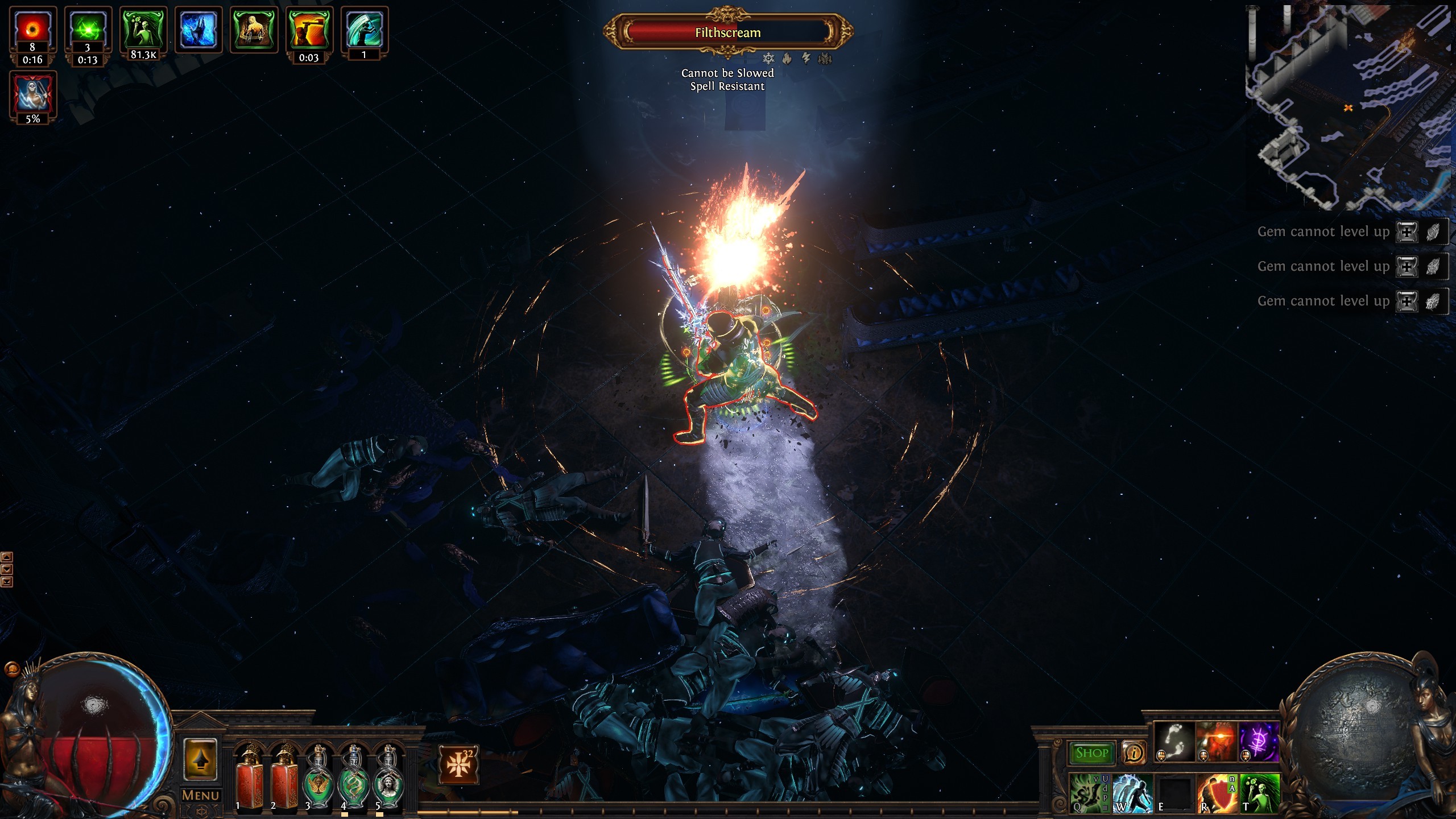The height and width of the screenshot is (819, 1456).
Task: Click the minimap
Action: click(1349, 107)
